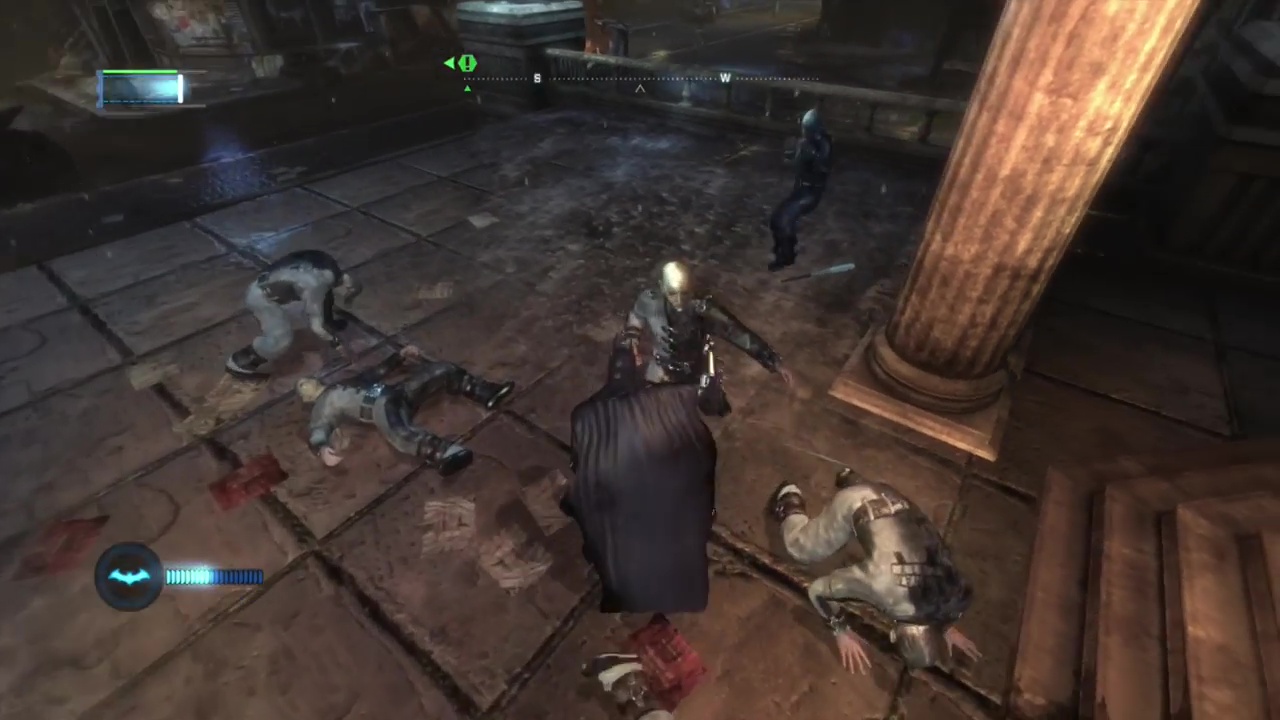The image size is (1280, 720).
Task: Click the green counter-attack alert icon
Action: coord(467,63)
